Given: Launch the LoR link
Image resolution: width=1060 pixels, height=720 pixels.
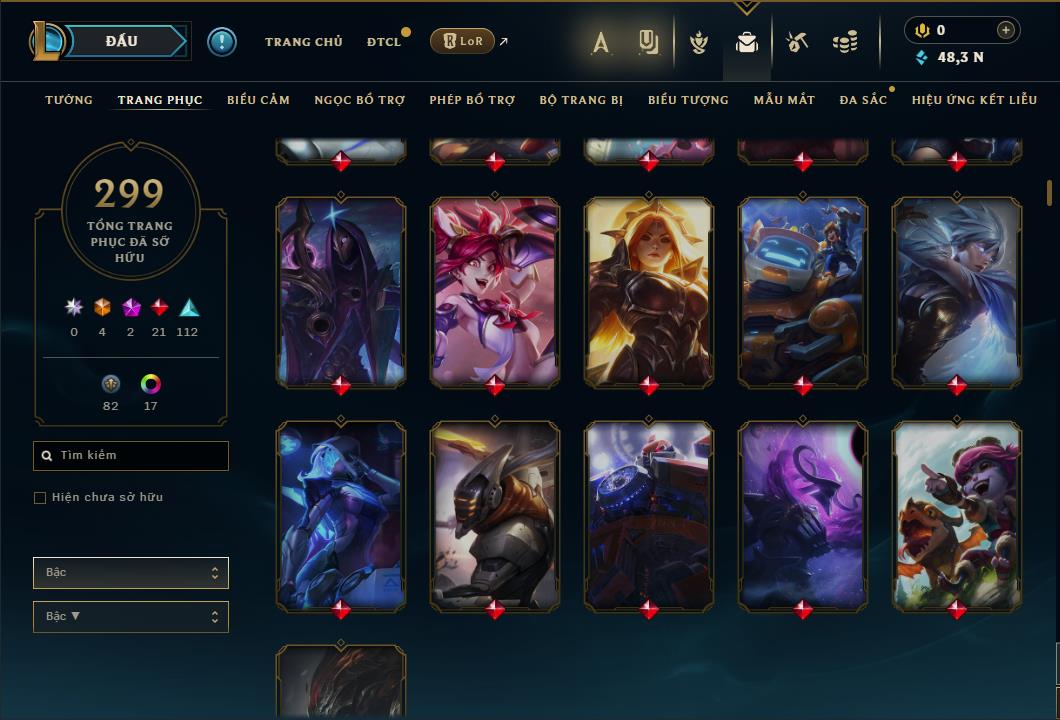Looking at the screenshot, I should tap(461, 41).
